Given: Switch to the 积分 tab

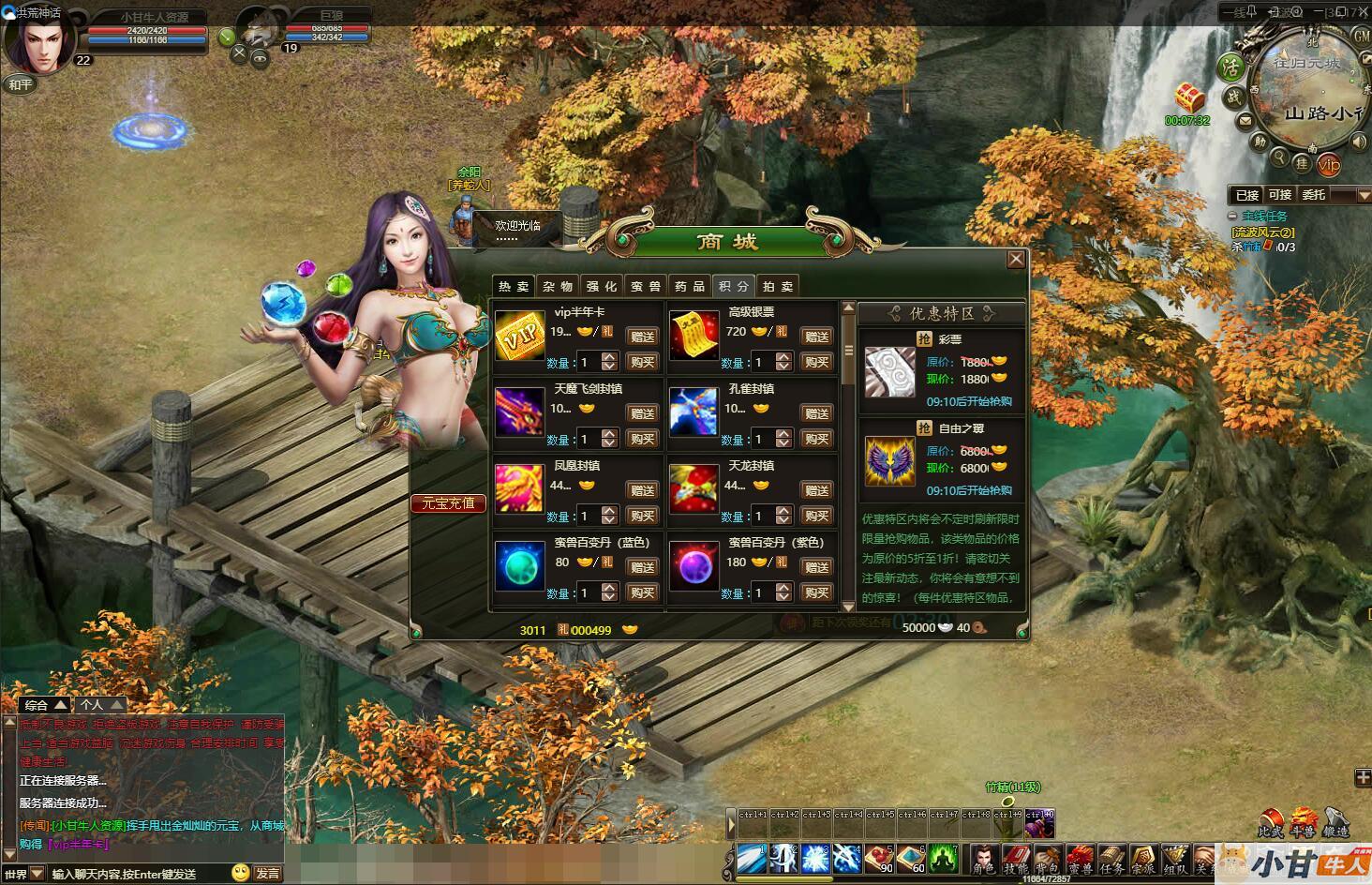Looking at the screenshot, I should coord(734,286).
